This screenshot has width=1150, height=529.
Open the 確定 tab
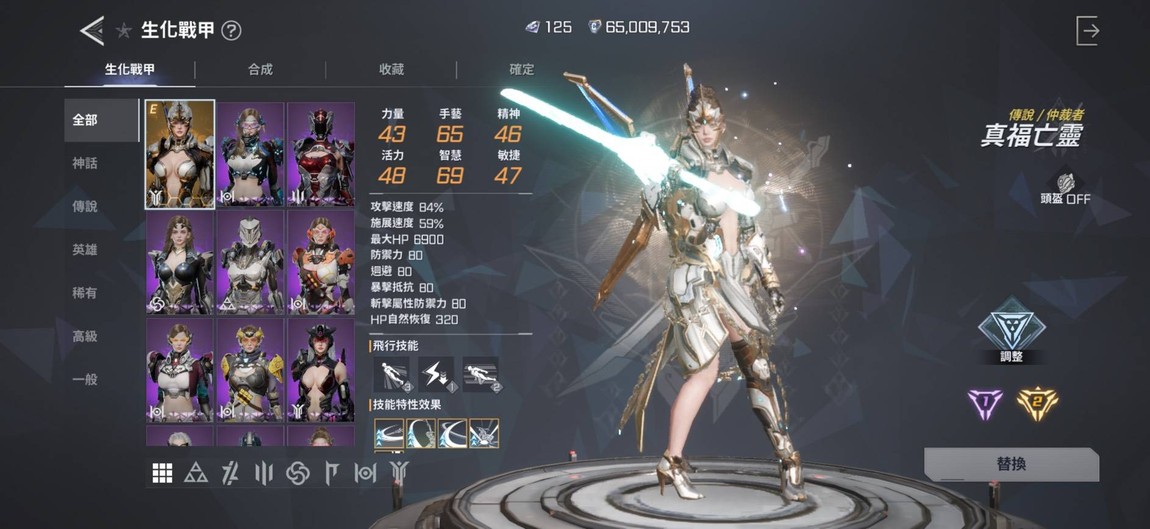pos(522,70)
